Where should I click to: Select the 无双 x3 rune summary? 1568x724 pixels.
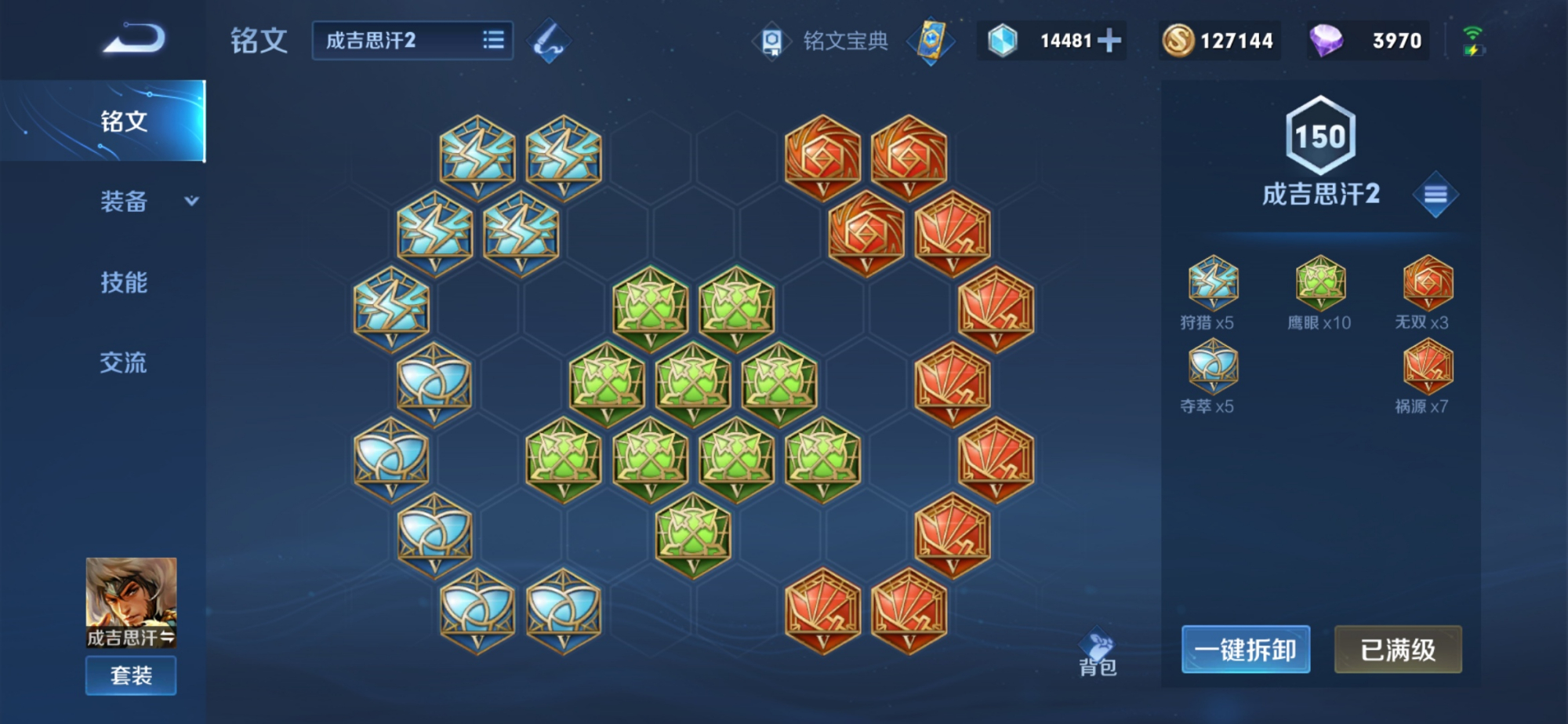[1427, 292]
